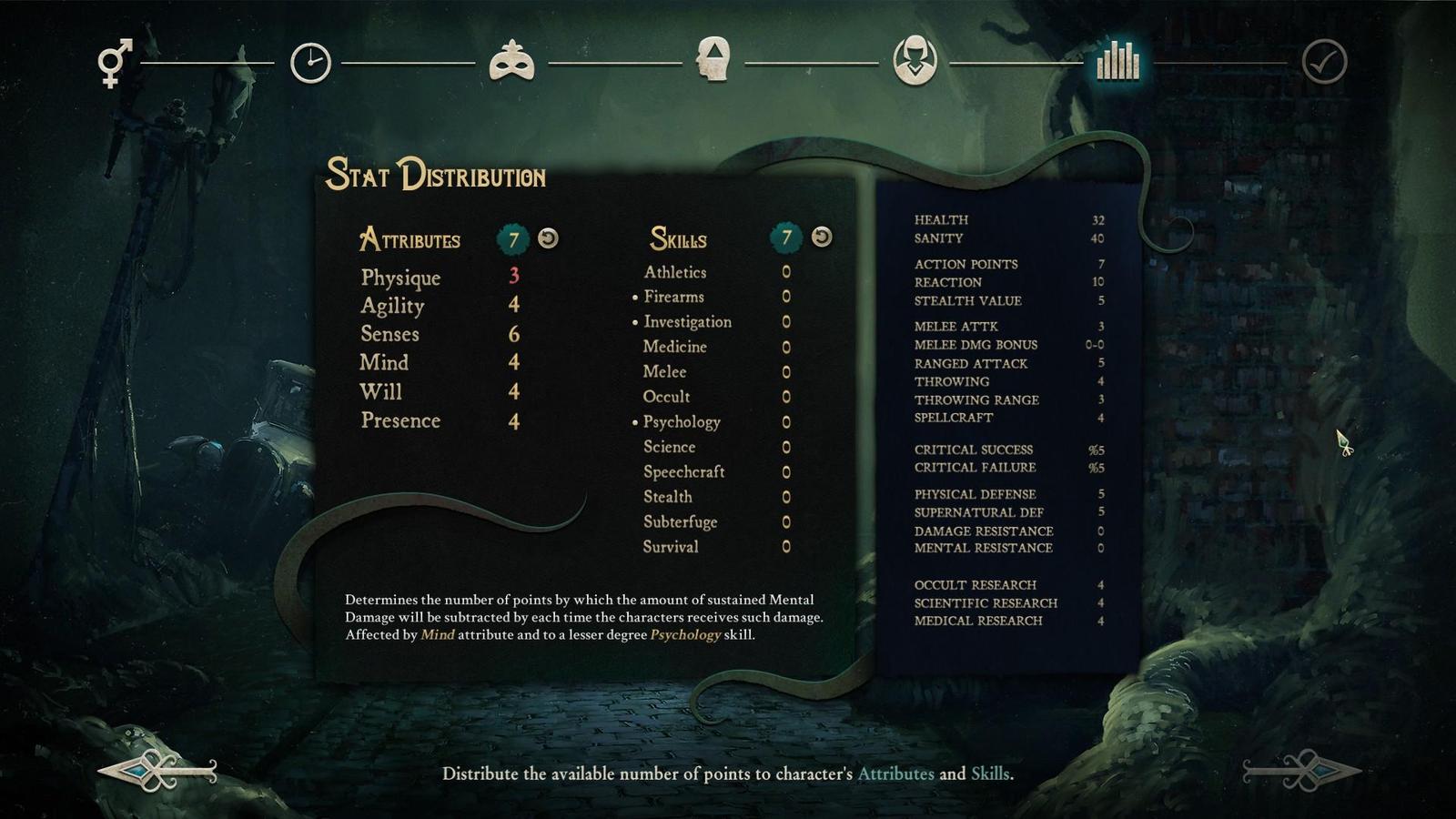Click Attributes link in bottom instruction text
Image resolution: width=1456 pixels, height=819 pixels.
[896, 775]
